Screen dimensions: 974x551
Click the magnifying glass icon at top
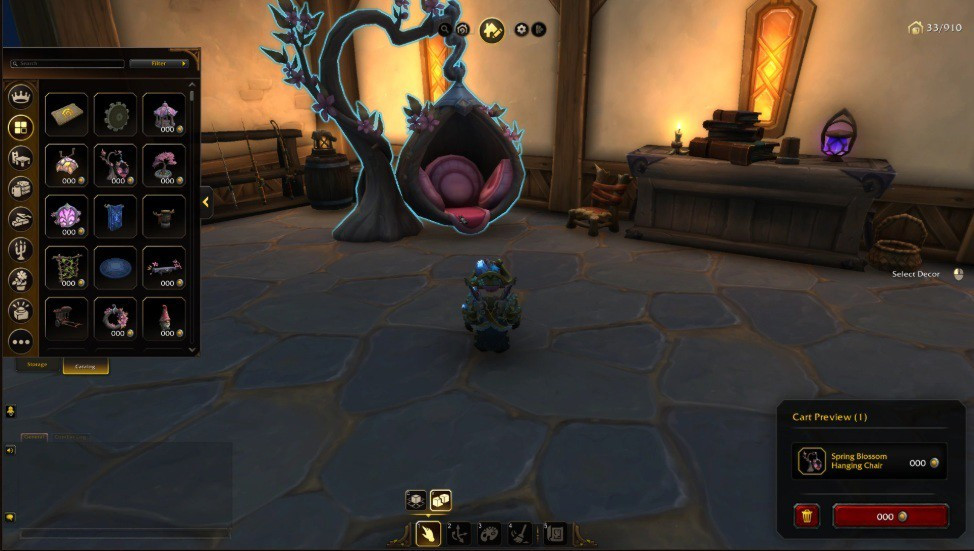coord(445,30)
